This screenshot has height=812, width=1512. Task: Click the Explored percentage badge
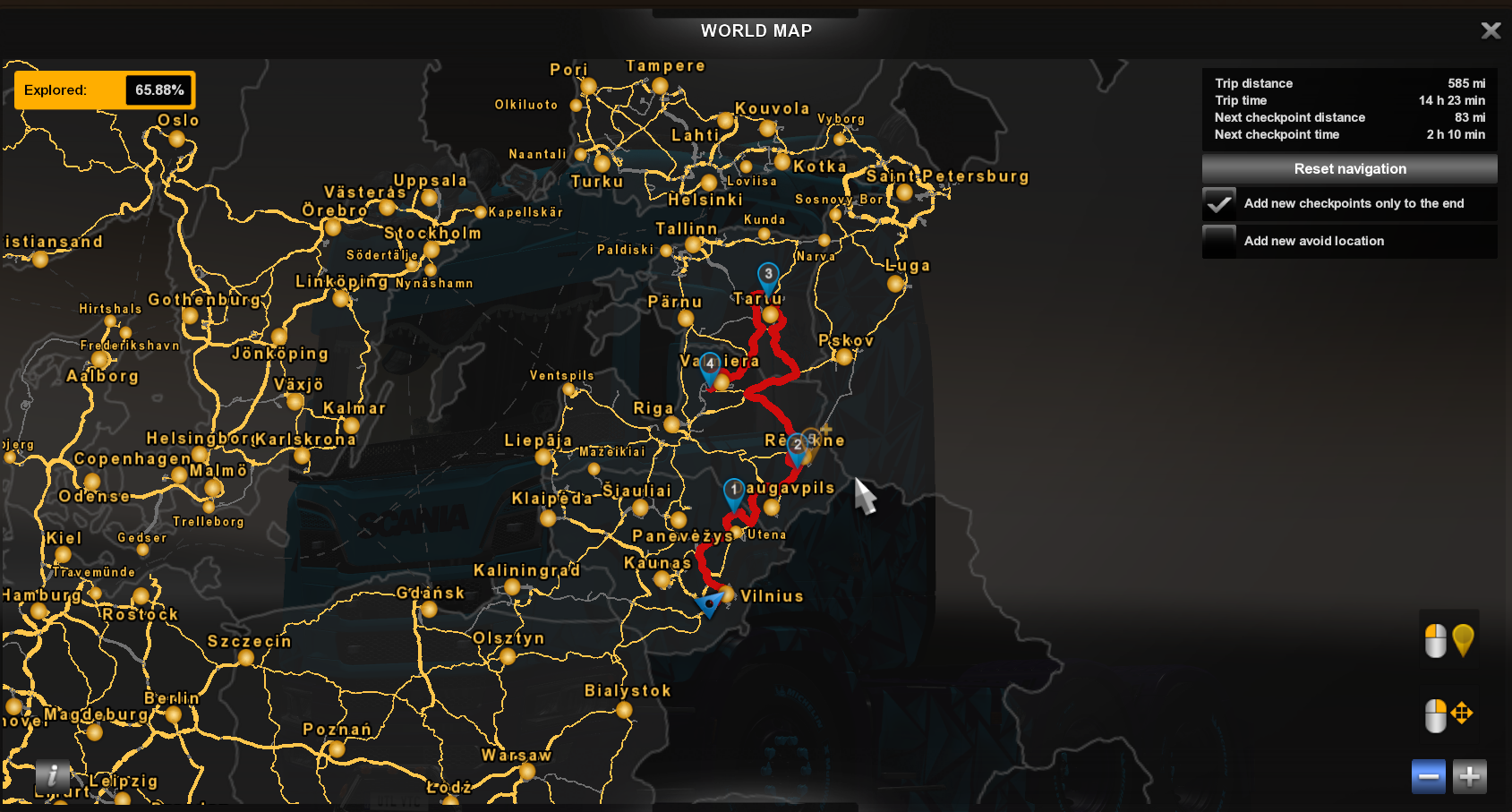tap(103, 90)
